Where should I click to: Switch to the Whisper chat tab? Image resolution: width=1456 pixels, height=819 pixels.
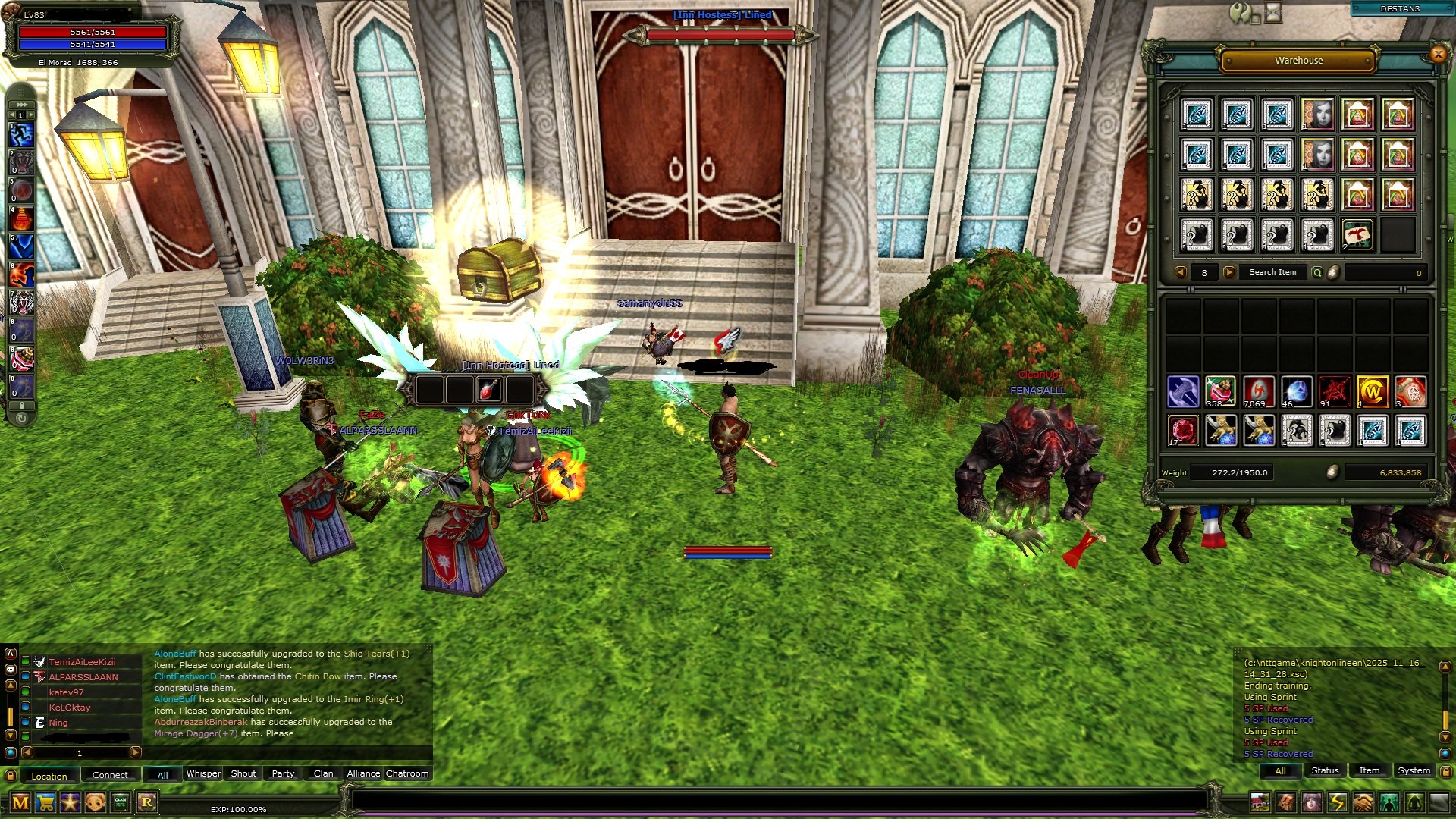click(203, 773)
